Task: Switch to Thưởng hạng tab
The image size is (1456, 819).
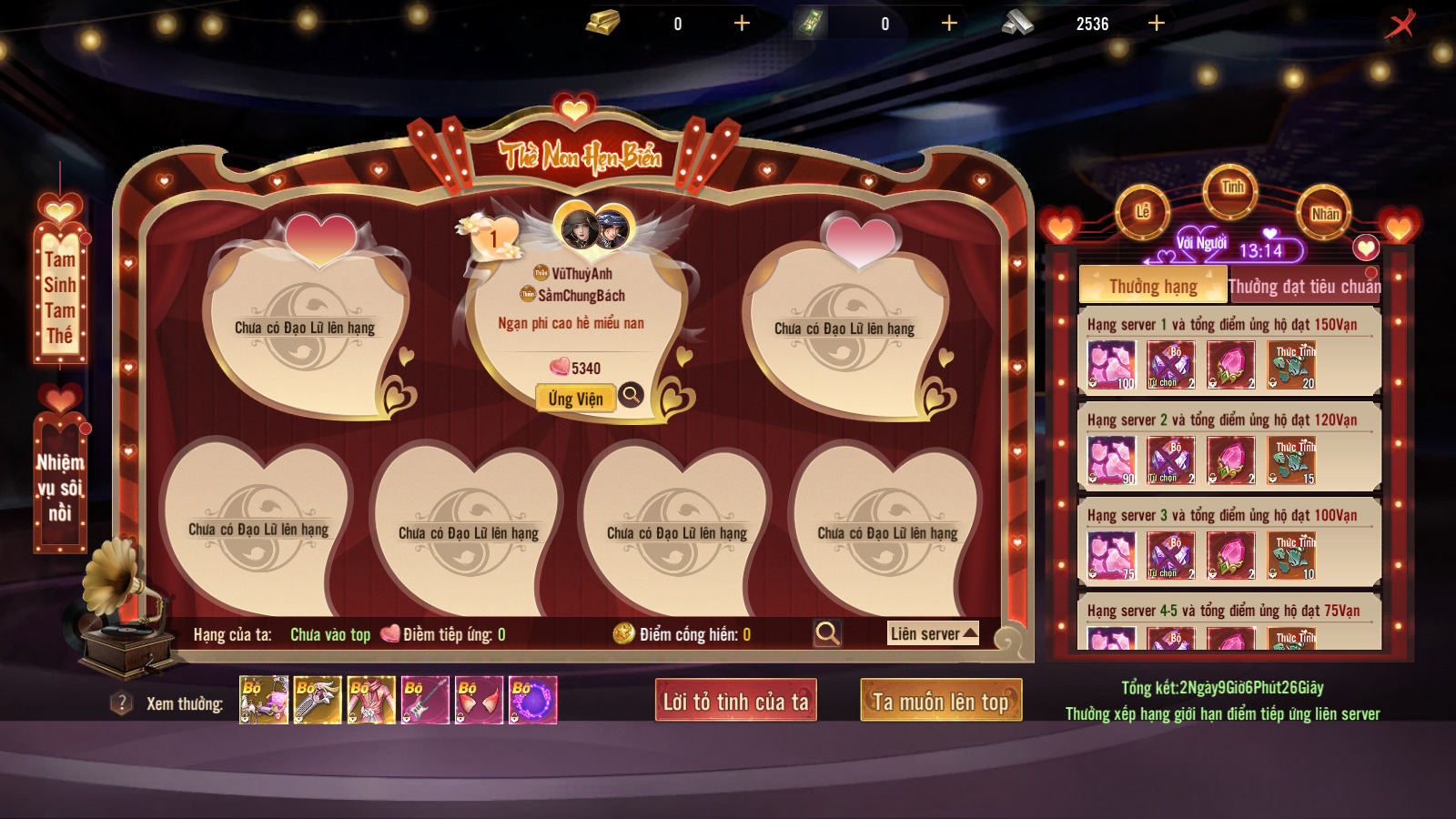Action: click(x=1152, y=286)
